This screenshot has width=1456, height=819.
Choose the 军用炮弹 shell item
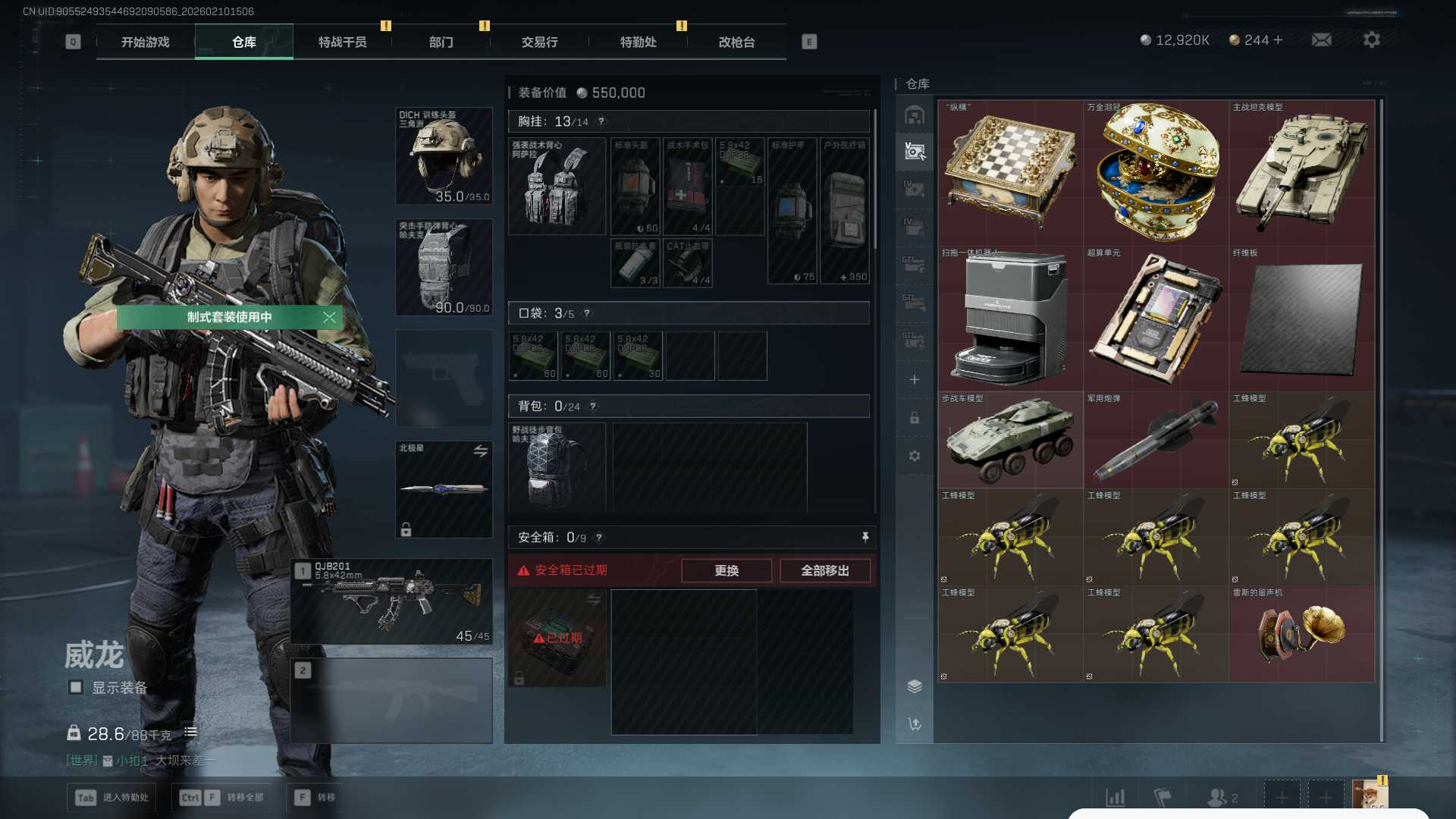pos(1156,440)
